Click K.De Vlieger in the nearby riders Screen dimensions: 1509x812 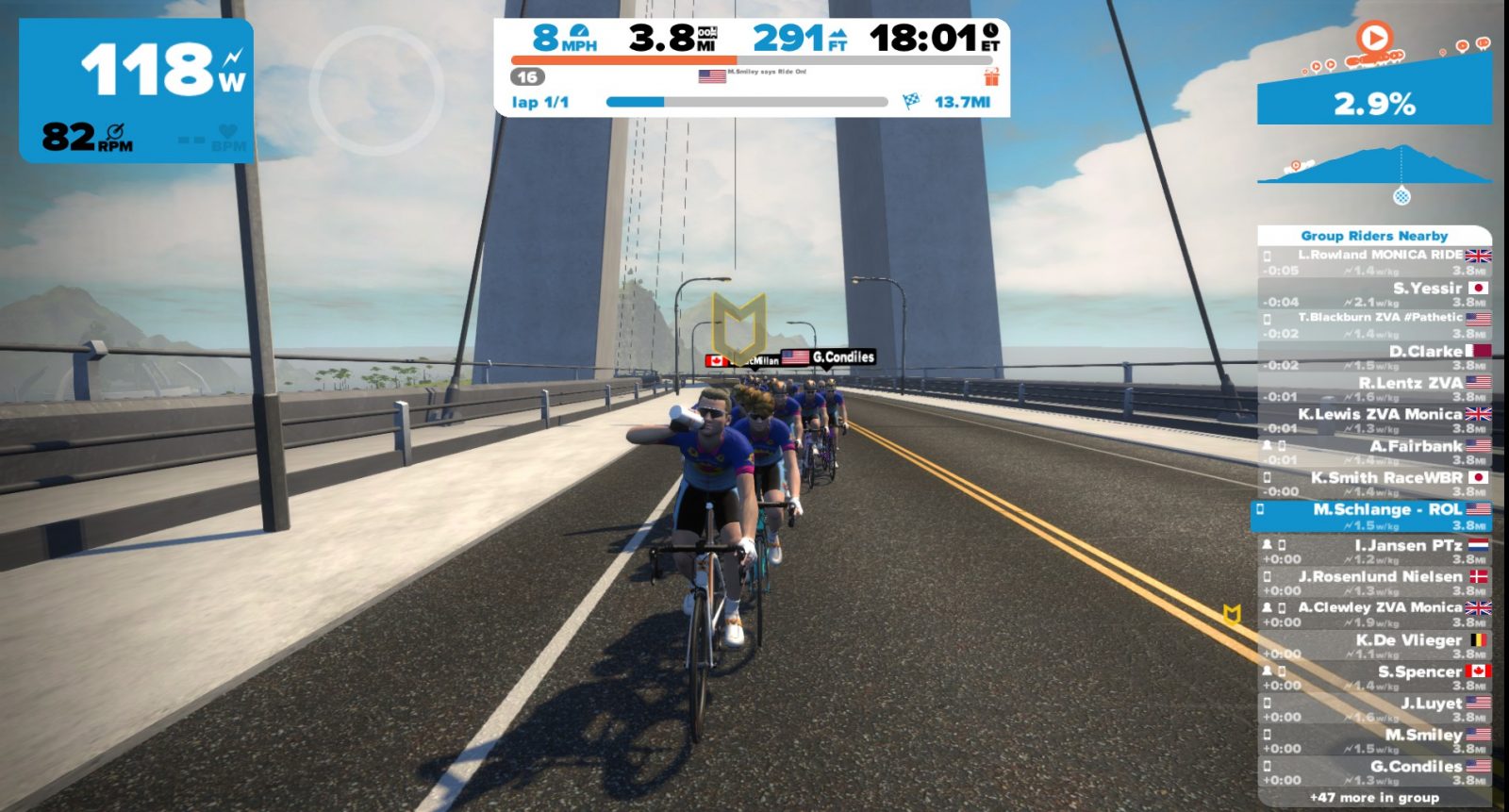click(1374, 646)
